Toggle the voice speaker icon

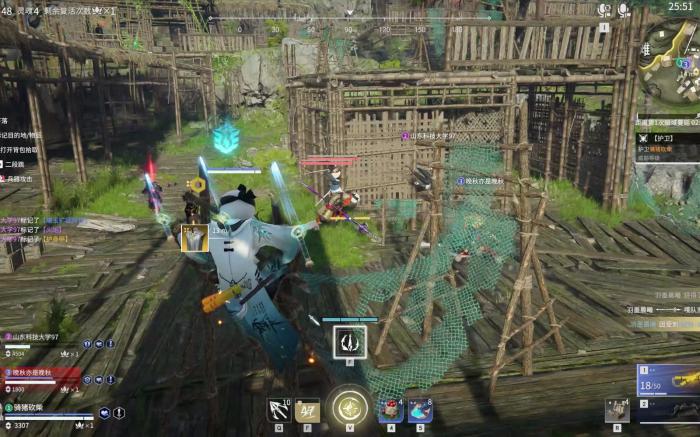pyautogui.click(x=604, y=9)
